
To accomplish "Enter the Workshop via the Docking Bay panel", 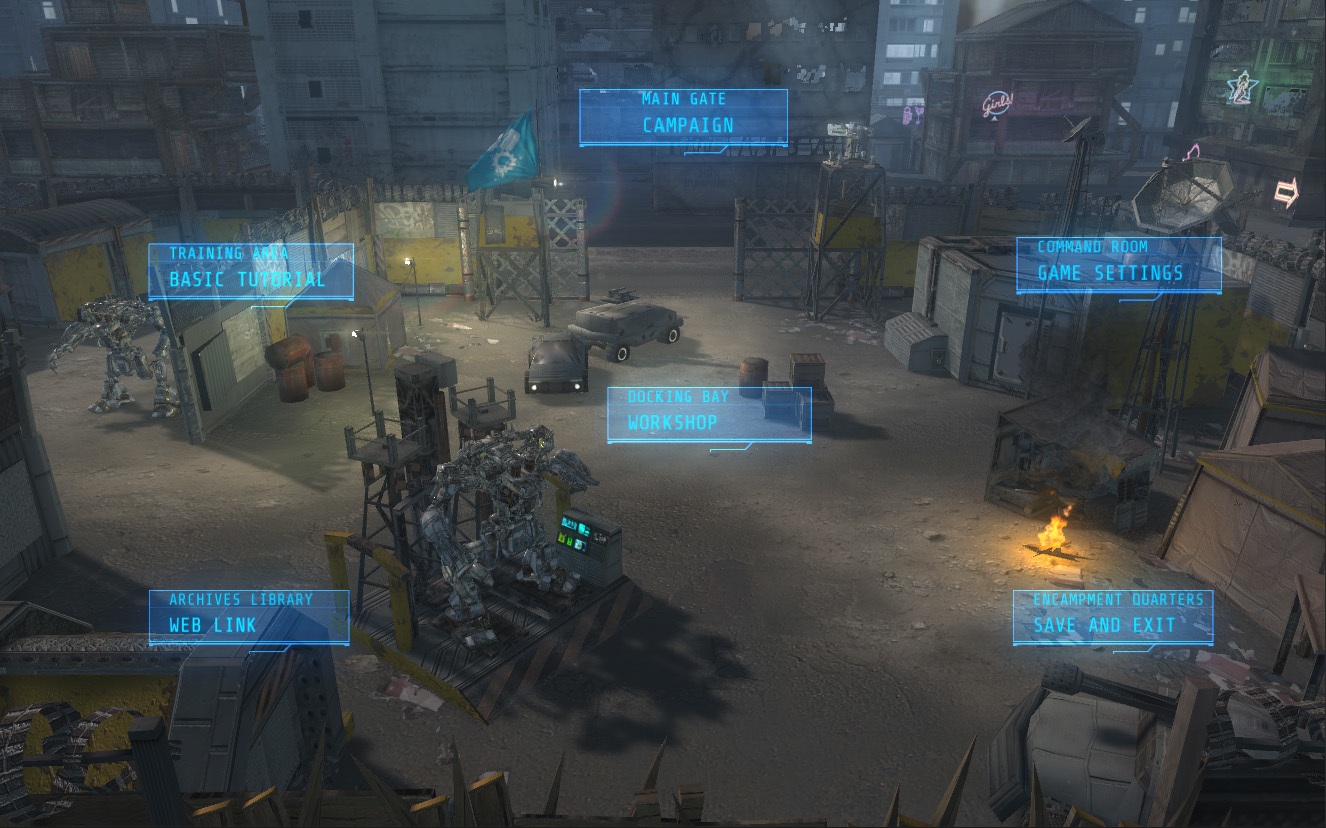I will tap(709, 413).
